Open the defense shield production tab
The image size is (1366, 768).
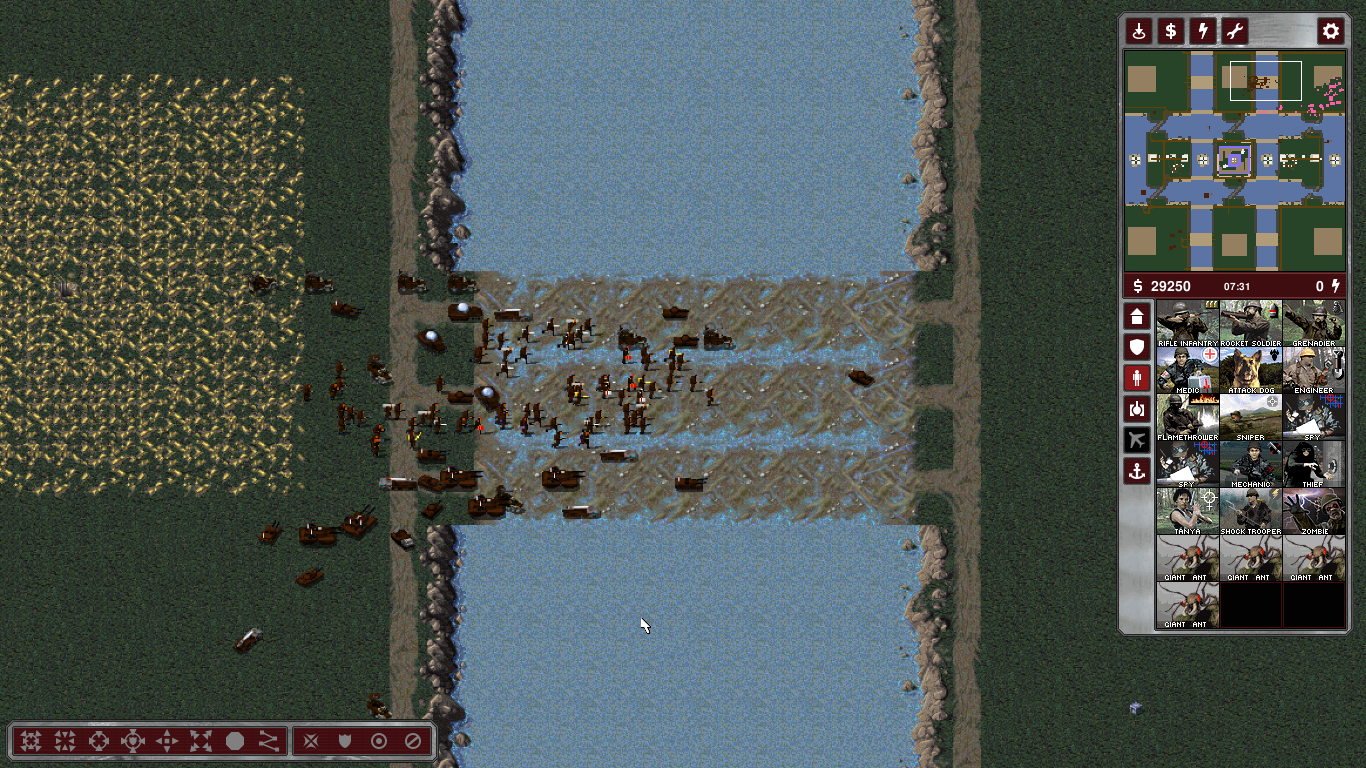[1137, 347]
